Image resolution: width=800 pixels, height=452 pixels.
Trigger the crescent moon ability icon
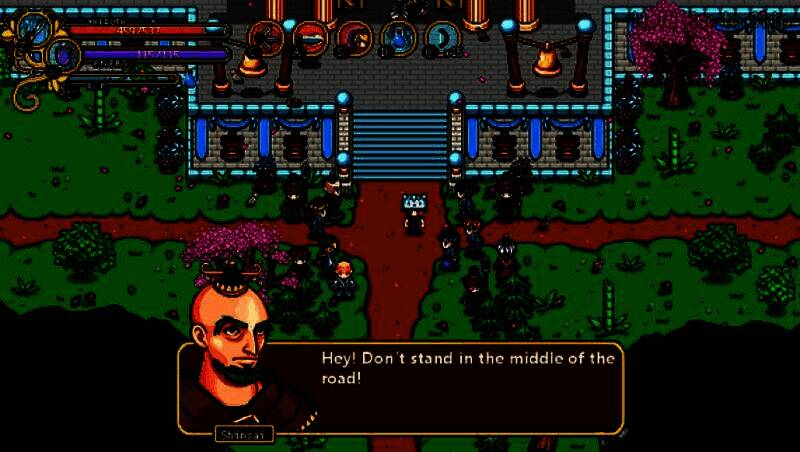pos(440,39)
